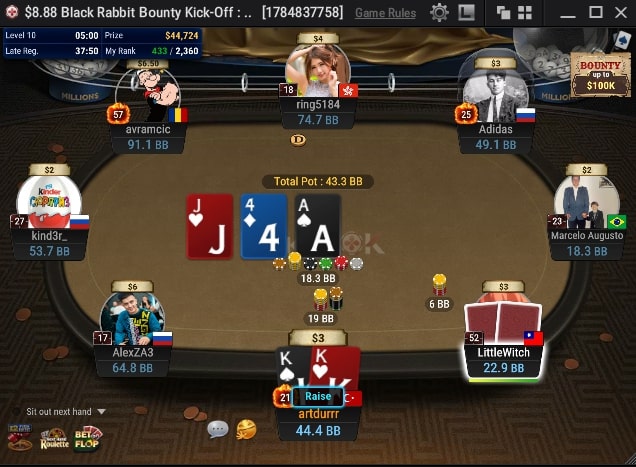Cascade tables with overlapping windows icon
Screen dimensions: 636x467
click(x=503, y=13)
